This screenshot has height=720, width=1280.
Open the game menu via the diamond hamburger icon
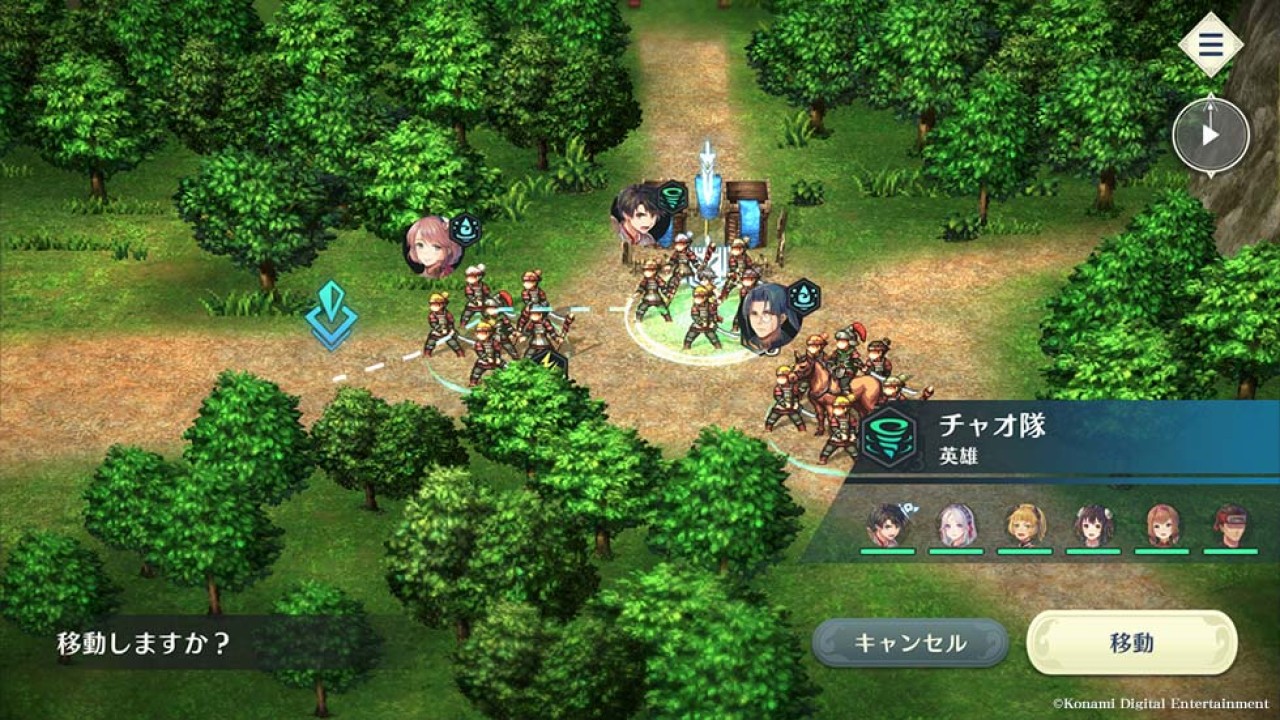(x=1210, y=42)
